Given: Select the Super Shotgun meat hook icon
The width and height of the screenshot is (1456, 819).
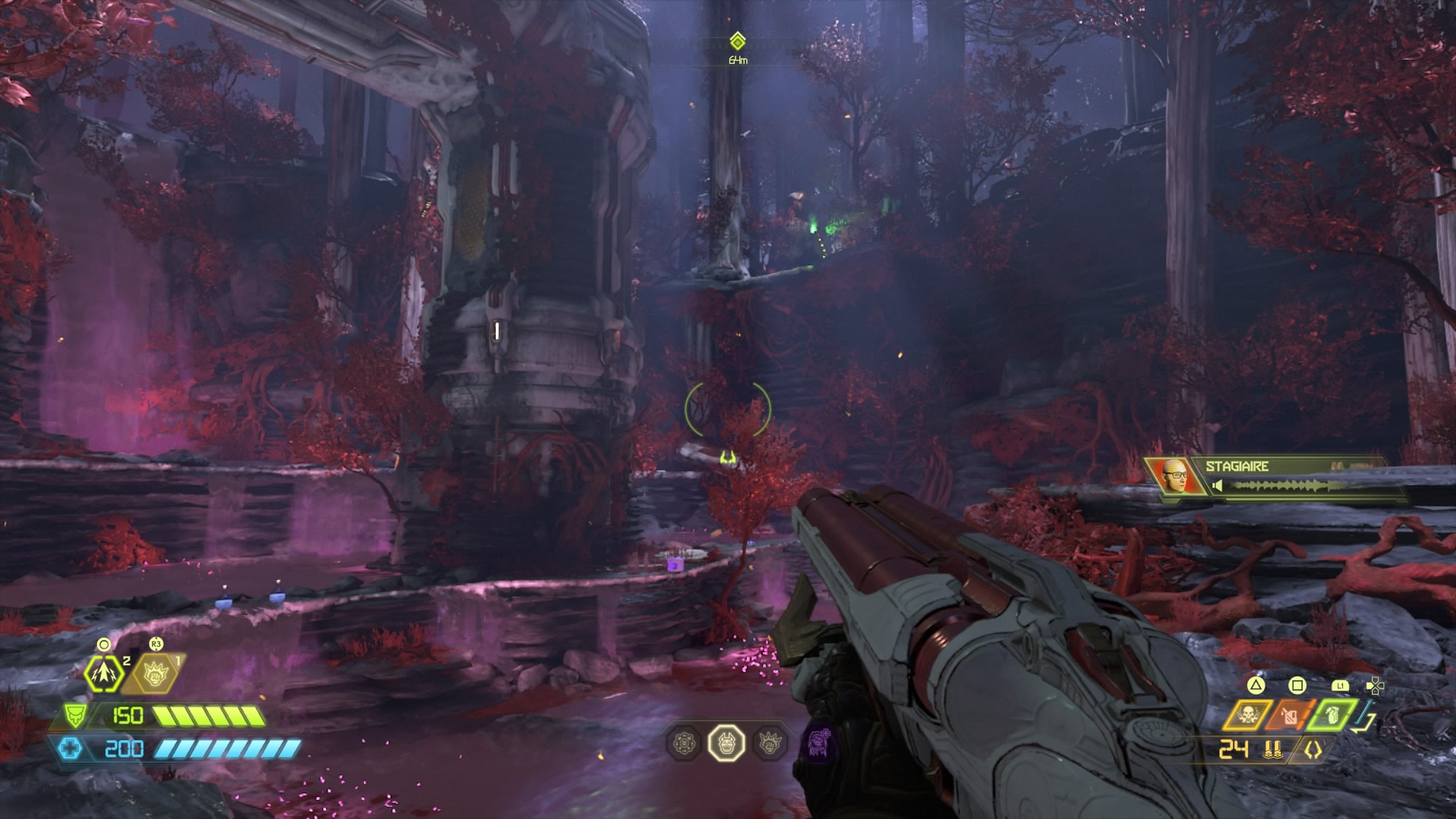Looking at the screenshot, I should tap(1313, 750).
